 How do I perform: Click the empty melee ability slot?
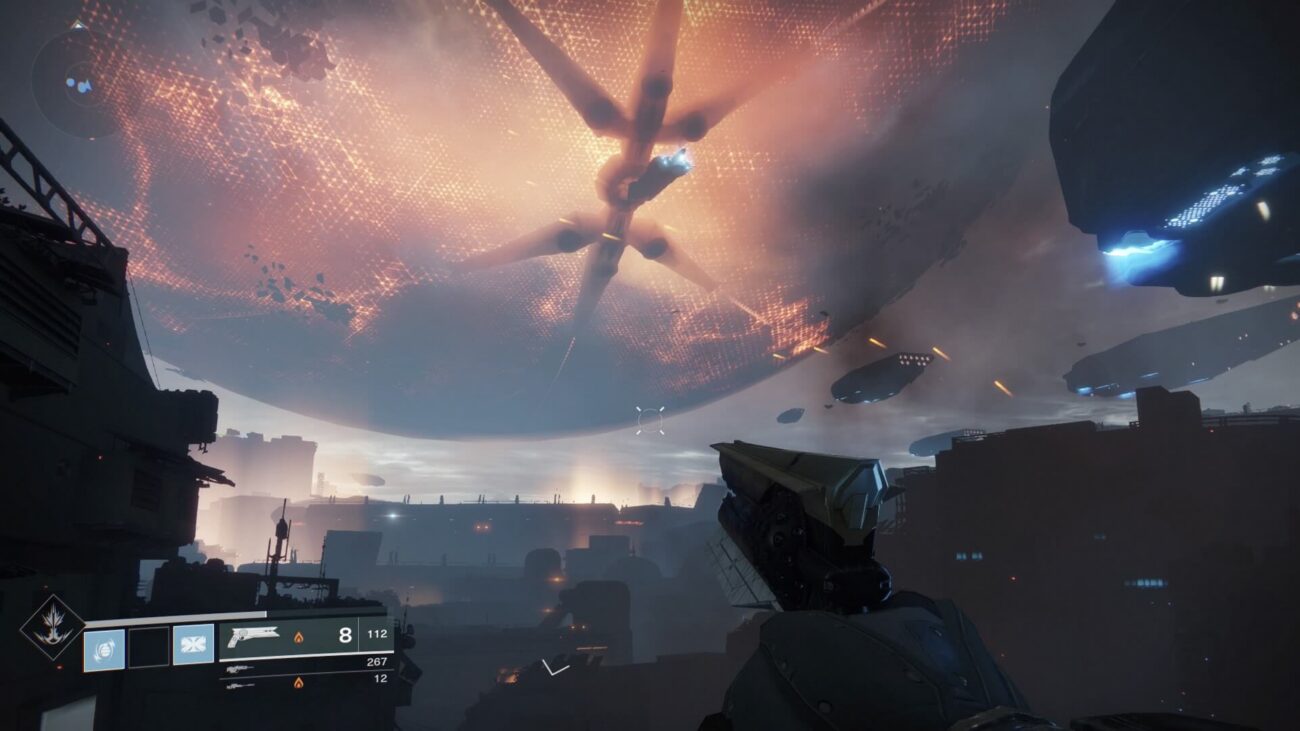click(x=150, y=648)
